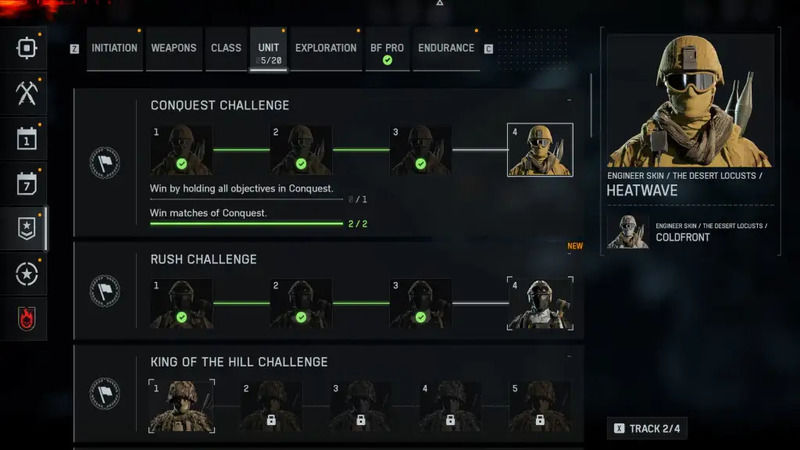Switch to the Initiation tab
800x450 pixels.
[114, 48]
